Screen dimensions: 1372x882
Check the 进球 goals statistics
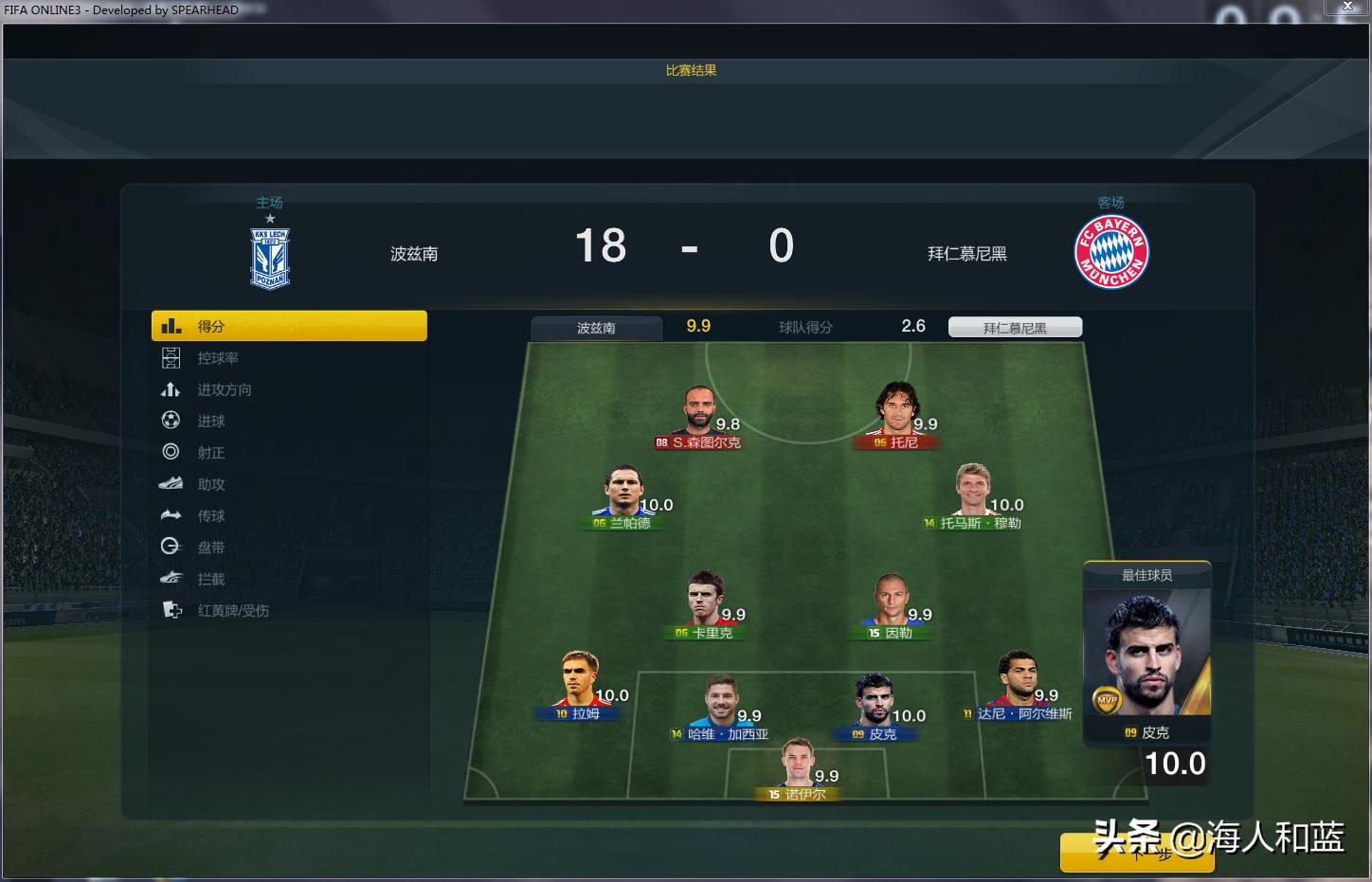click(208, 421)
